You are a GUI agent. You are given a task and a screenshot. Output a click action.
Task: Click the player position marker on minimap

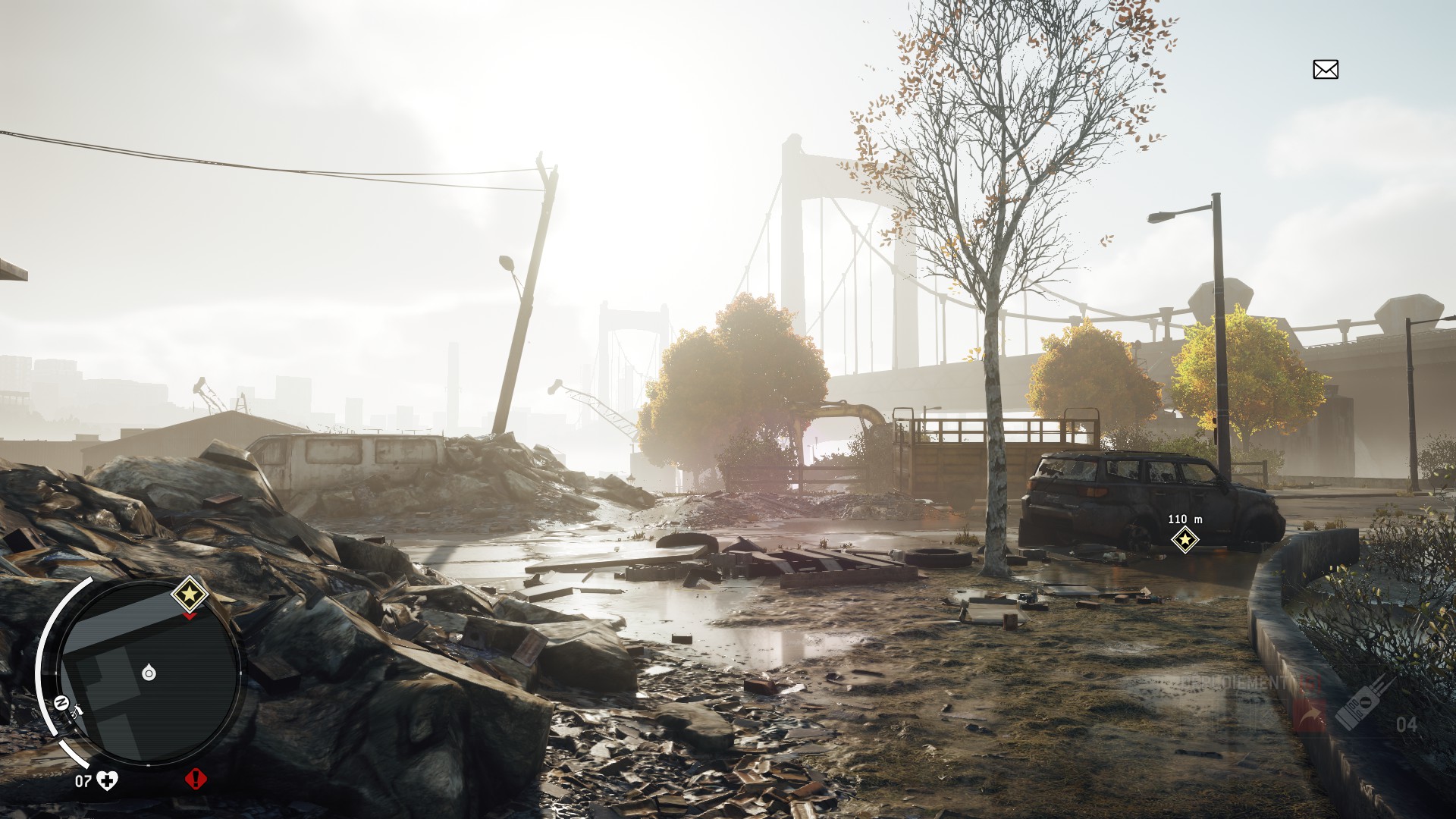149,673
